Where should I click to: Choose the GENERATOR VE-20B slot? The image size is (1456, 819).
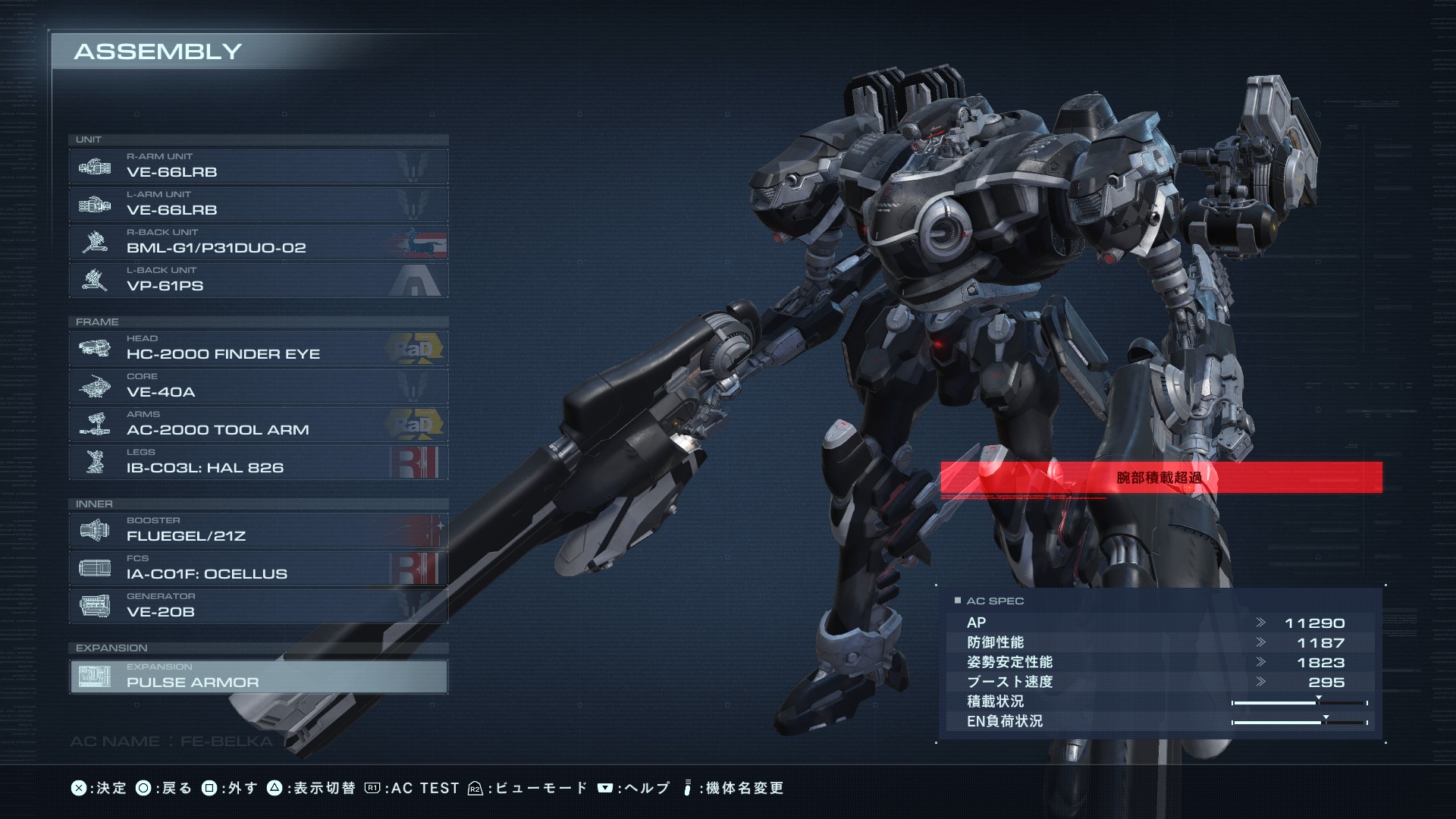pyautogui.click(x=258, y=606)
